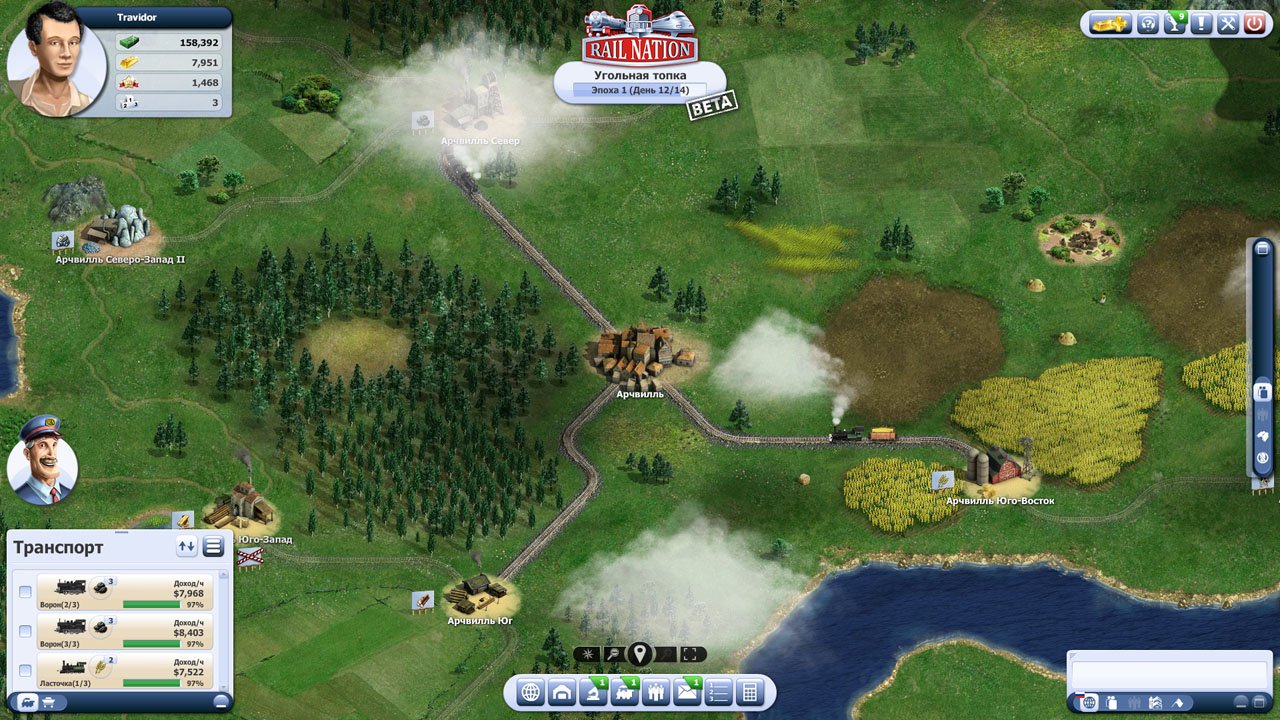Viewport: 1280px width, 720px height.
Task: Toggle fullscreen with the bracket-corners button
Action: coord(692,655)
